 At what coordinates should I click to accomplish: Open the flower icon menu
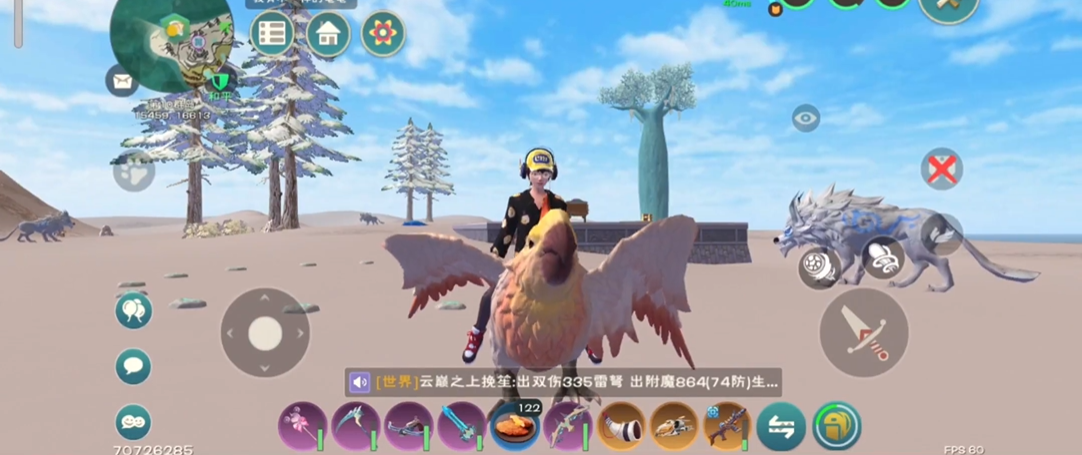(x=382, y=33)
